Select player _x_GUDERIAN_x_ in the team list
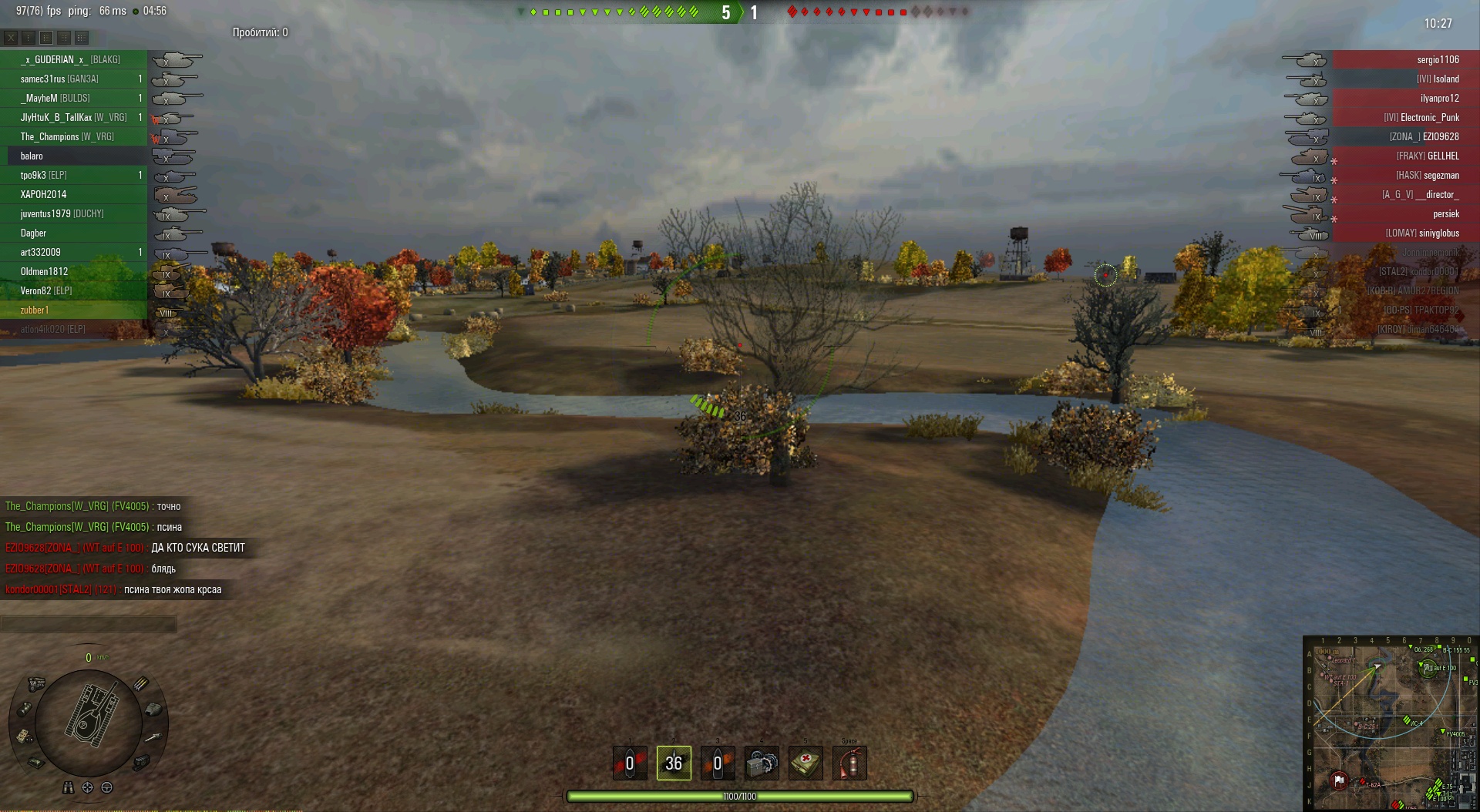 (x=71, y=59)
